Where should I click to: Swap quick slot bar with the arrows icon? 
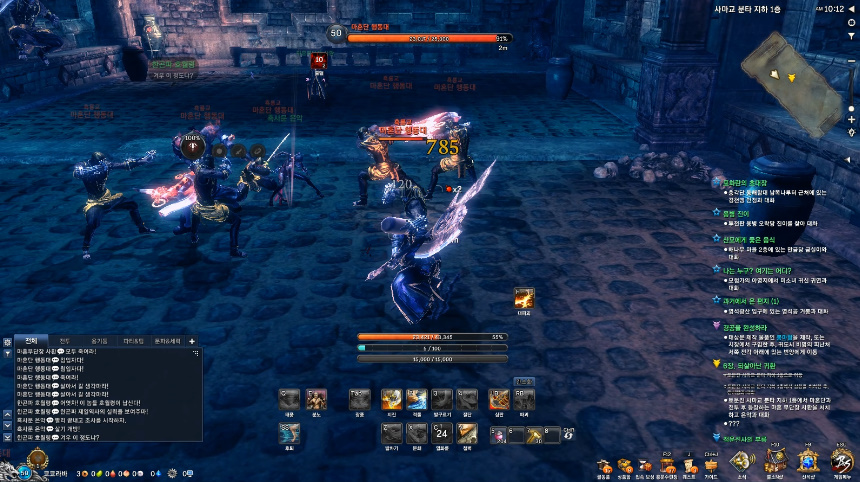569,434
